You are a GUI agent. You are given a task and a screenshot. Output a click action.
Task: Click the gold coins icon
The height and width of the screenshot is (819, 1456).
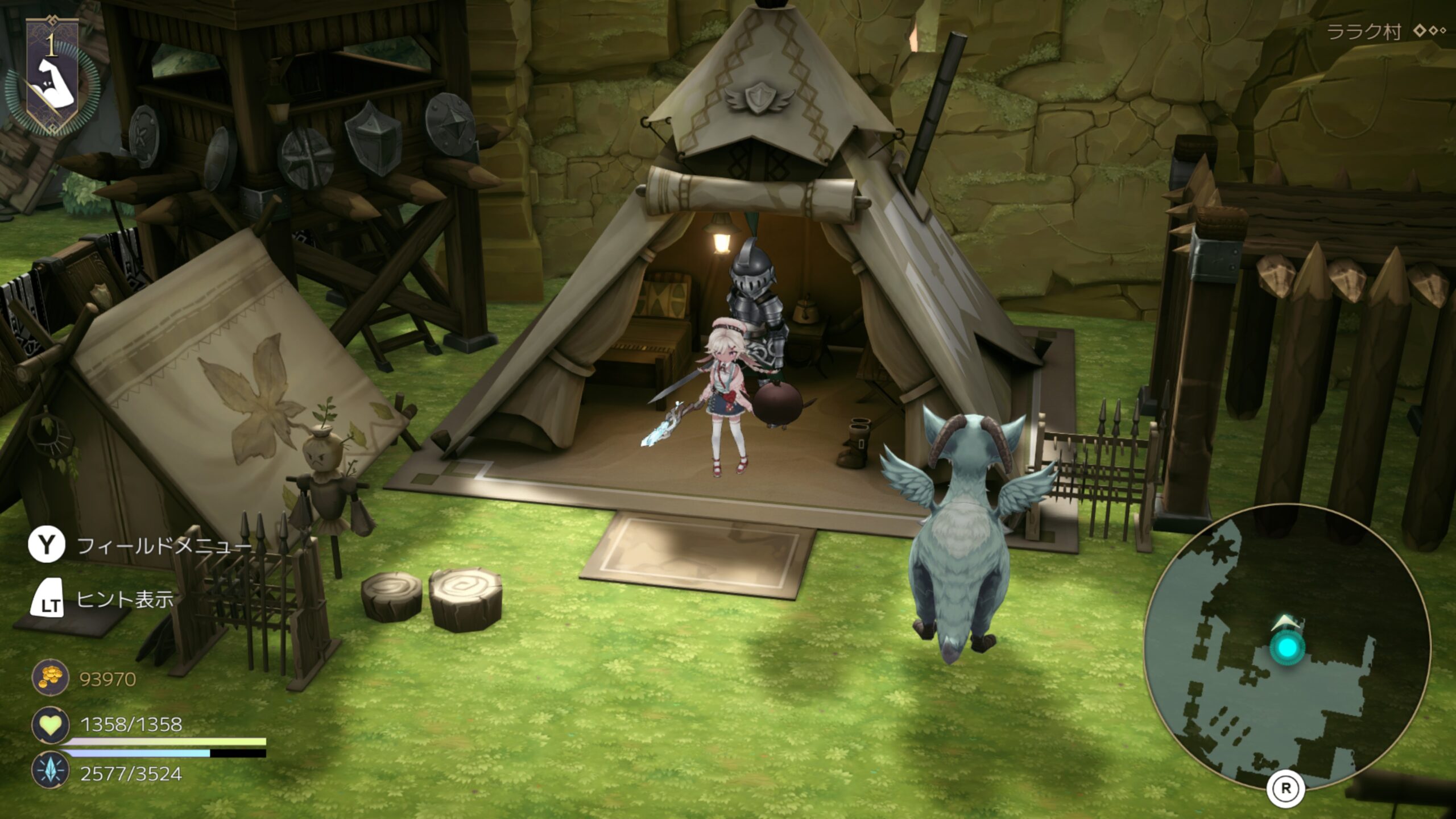pyautogui.click(x=50, y=679)
